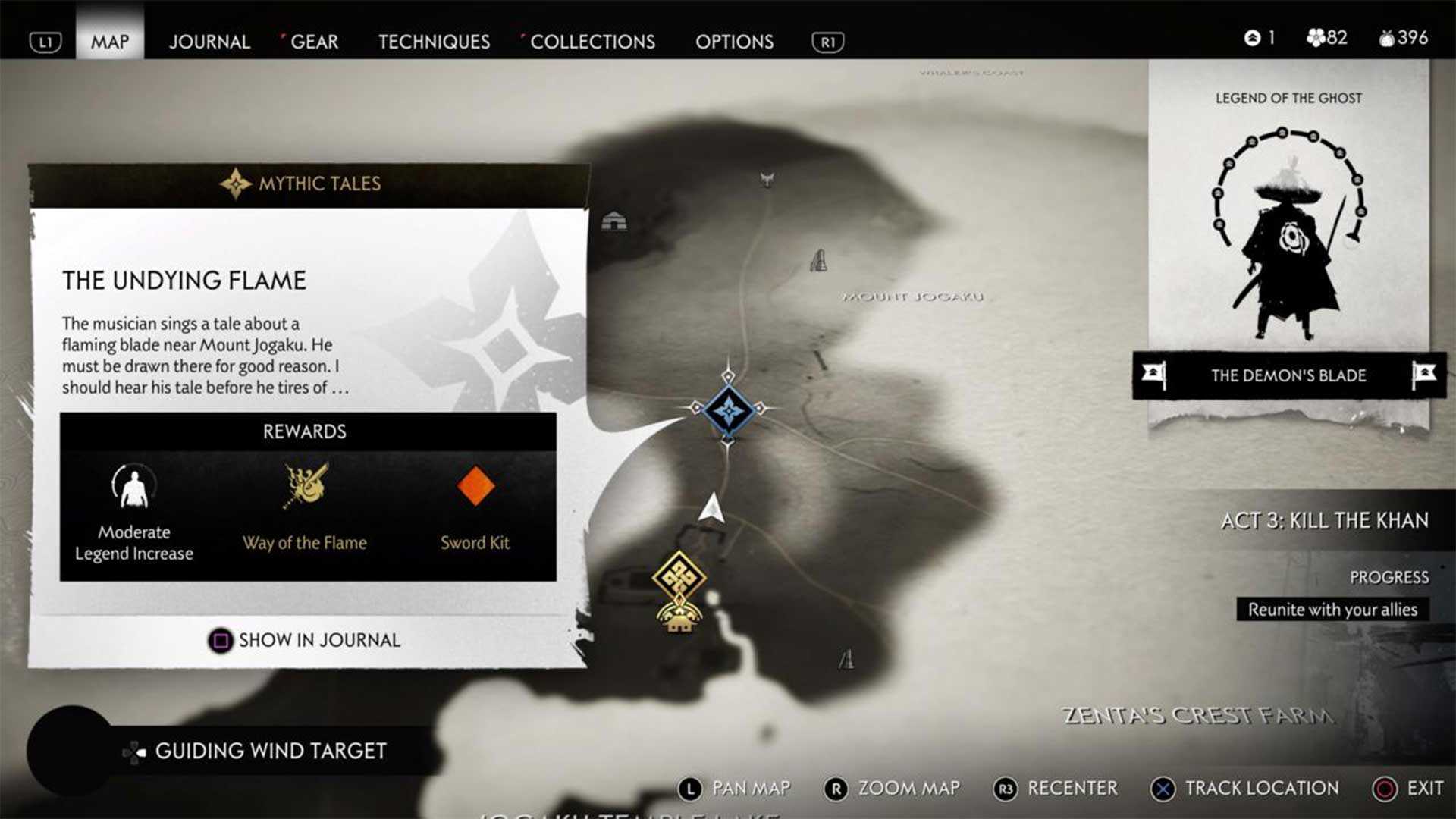Click the blue Mythic Tale map marker
This screenshot has width=1456, height=819.
(x=728, y=410)
